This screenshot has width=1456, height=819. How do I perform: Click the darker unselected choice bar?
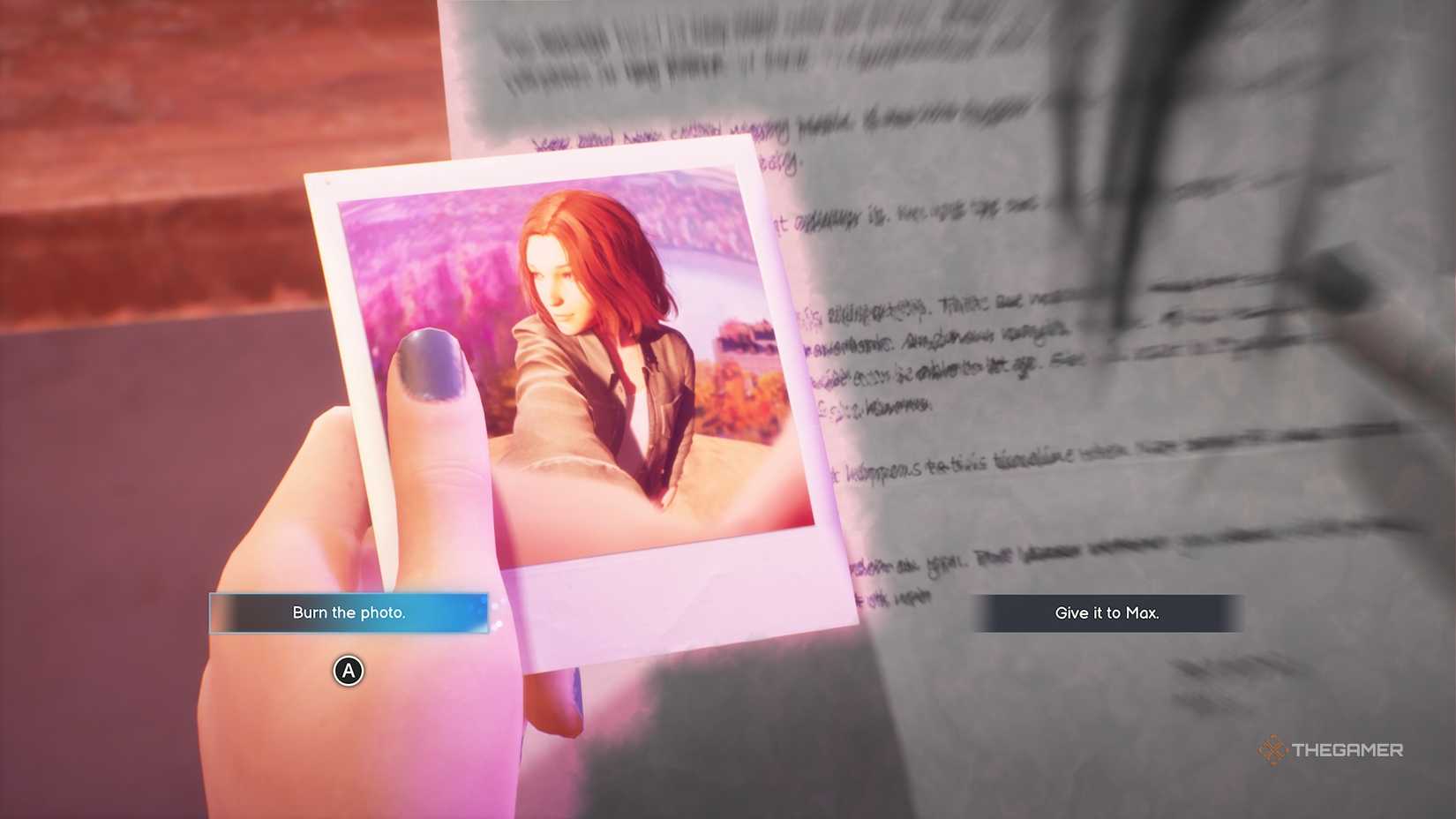click(x=1107, y=612)
